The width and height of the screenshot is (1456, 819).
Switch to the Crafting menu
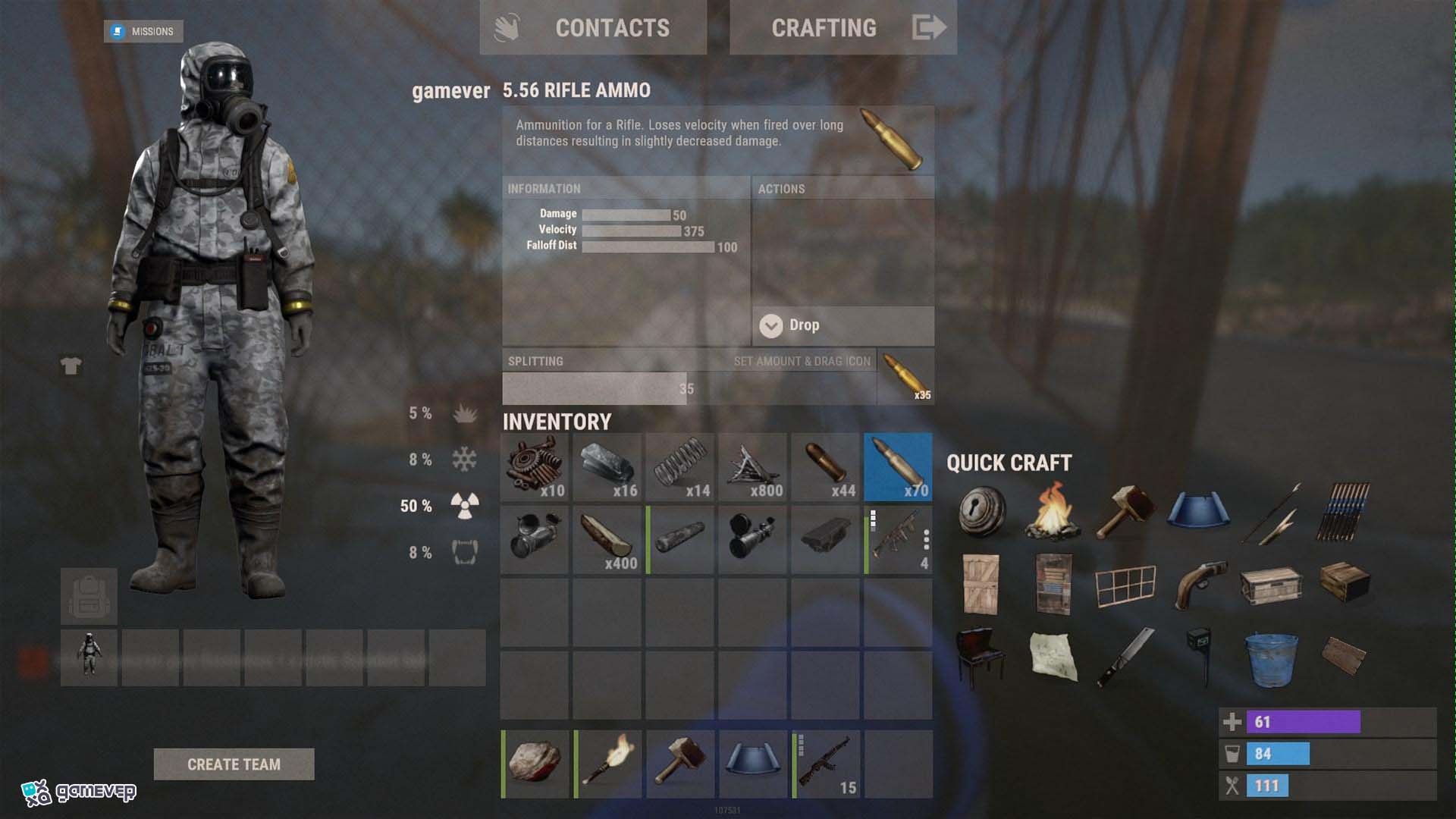(842, 28)
